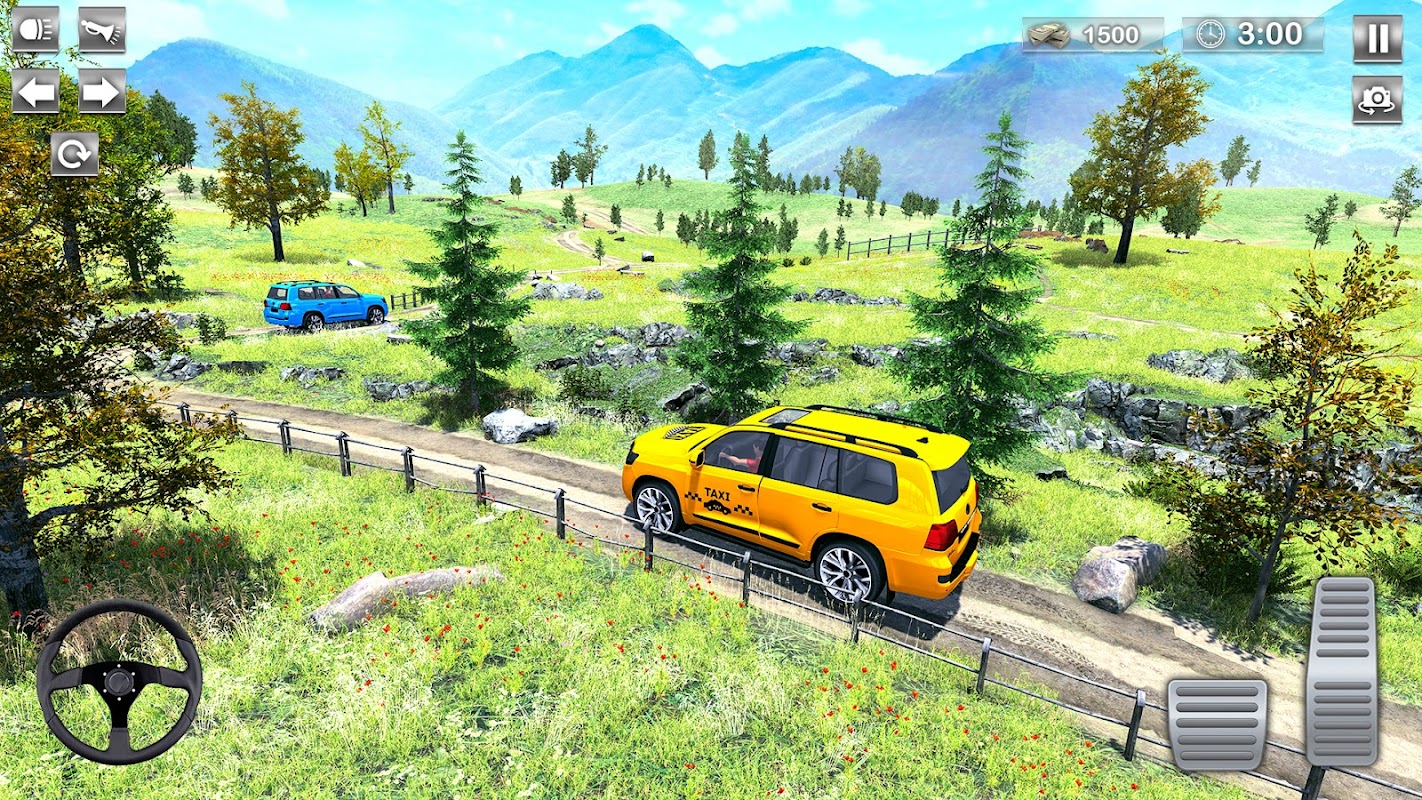Click the steering wheel control
The width and height of the screenshot is (1422, 800).
click(x=119, y=682)
